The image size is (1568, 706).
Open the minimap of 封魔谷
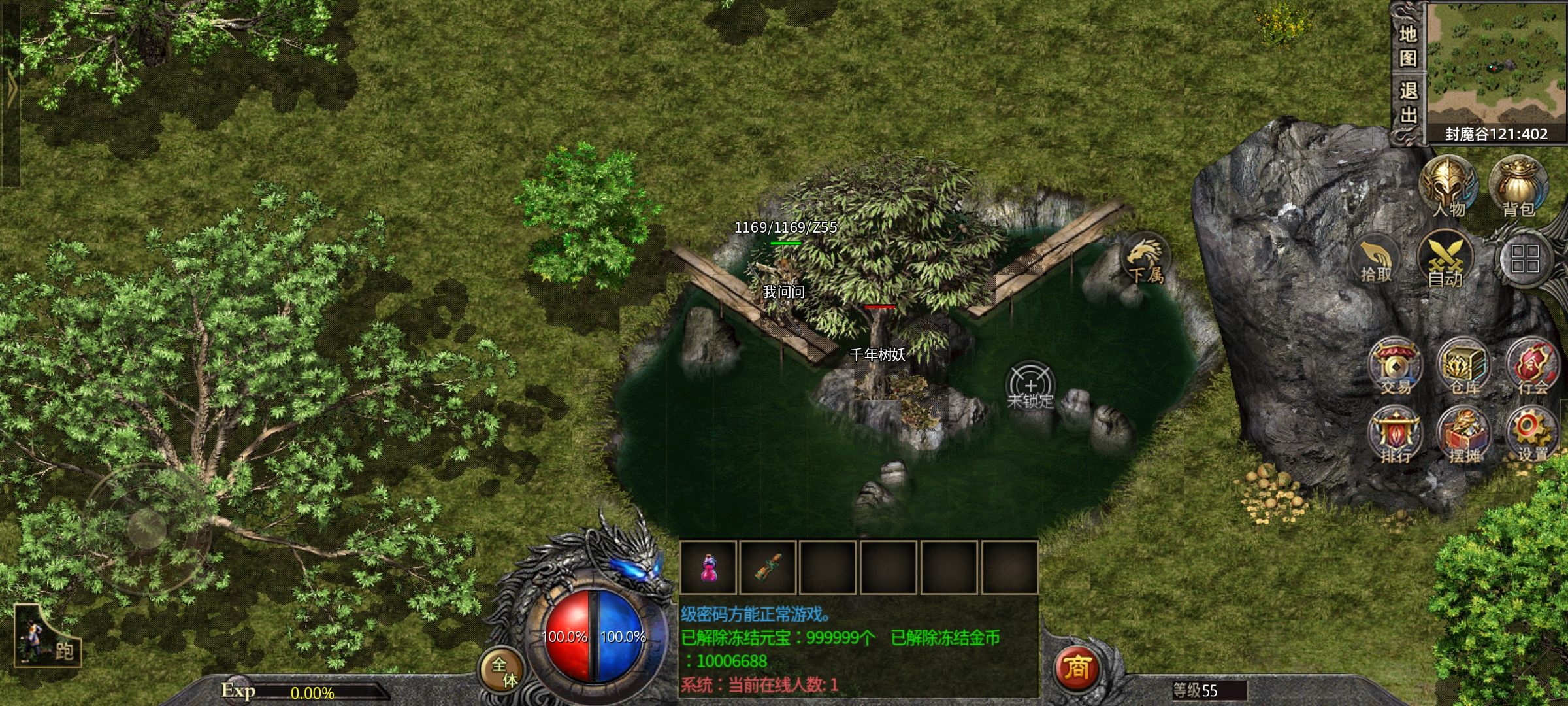coord(1496,64)
